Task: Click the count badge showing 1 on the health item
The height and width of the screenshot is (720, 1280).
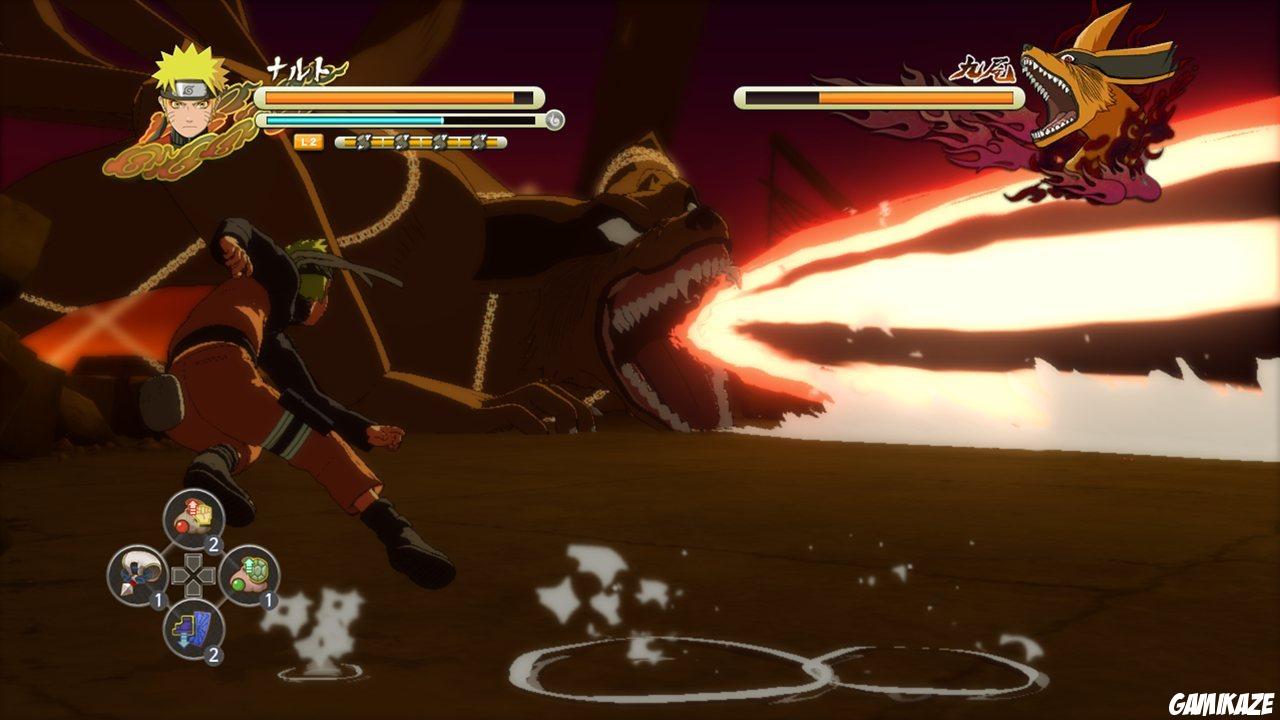Action: [x=267, y=599]
